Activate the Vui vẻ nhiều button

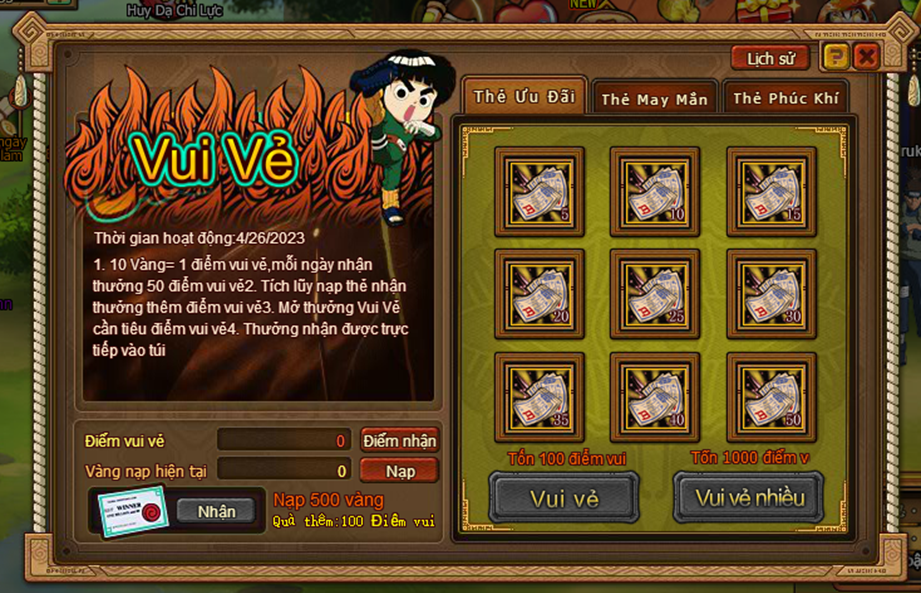point(749,498)
